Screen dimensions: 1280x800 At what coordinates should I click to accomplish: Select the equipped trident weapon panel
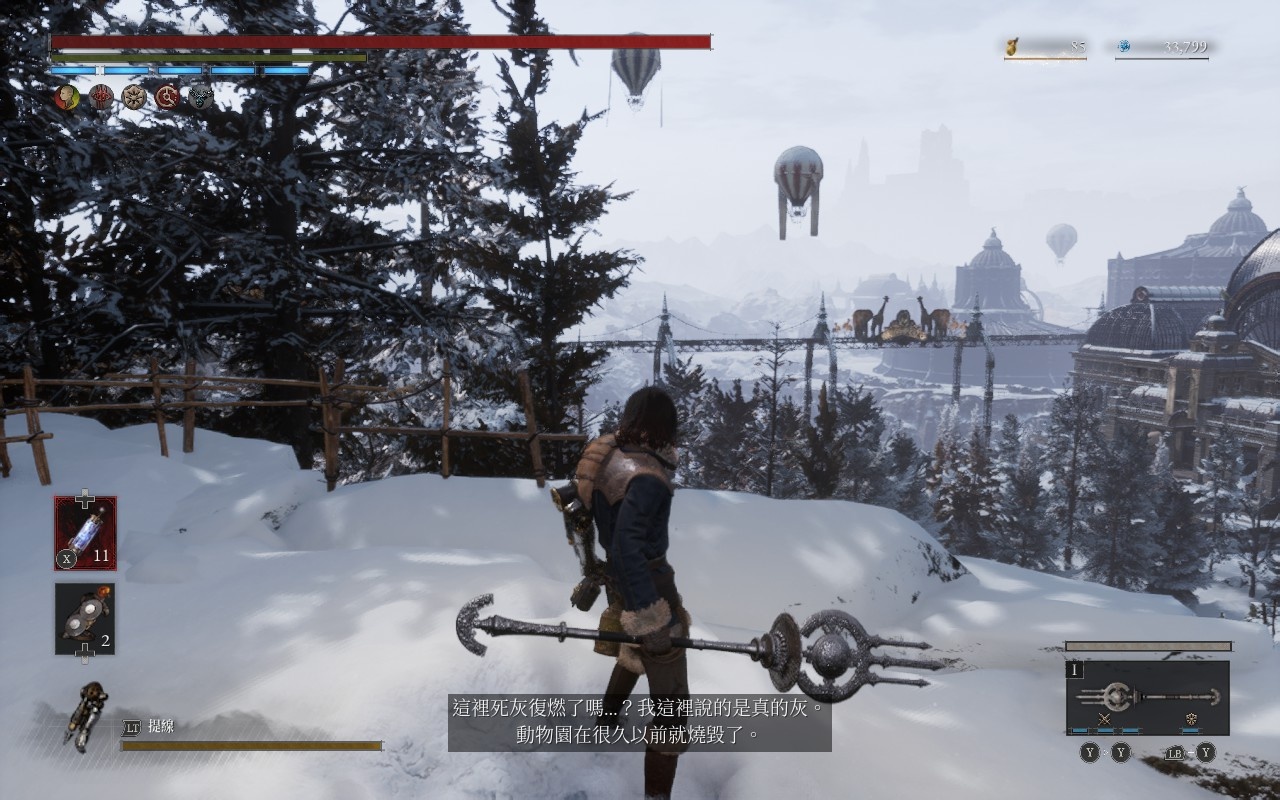coord(1147,697)
